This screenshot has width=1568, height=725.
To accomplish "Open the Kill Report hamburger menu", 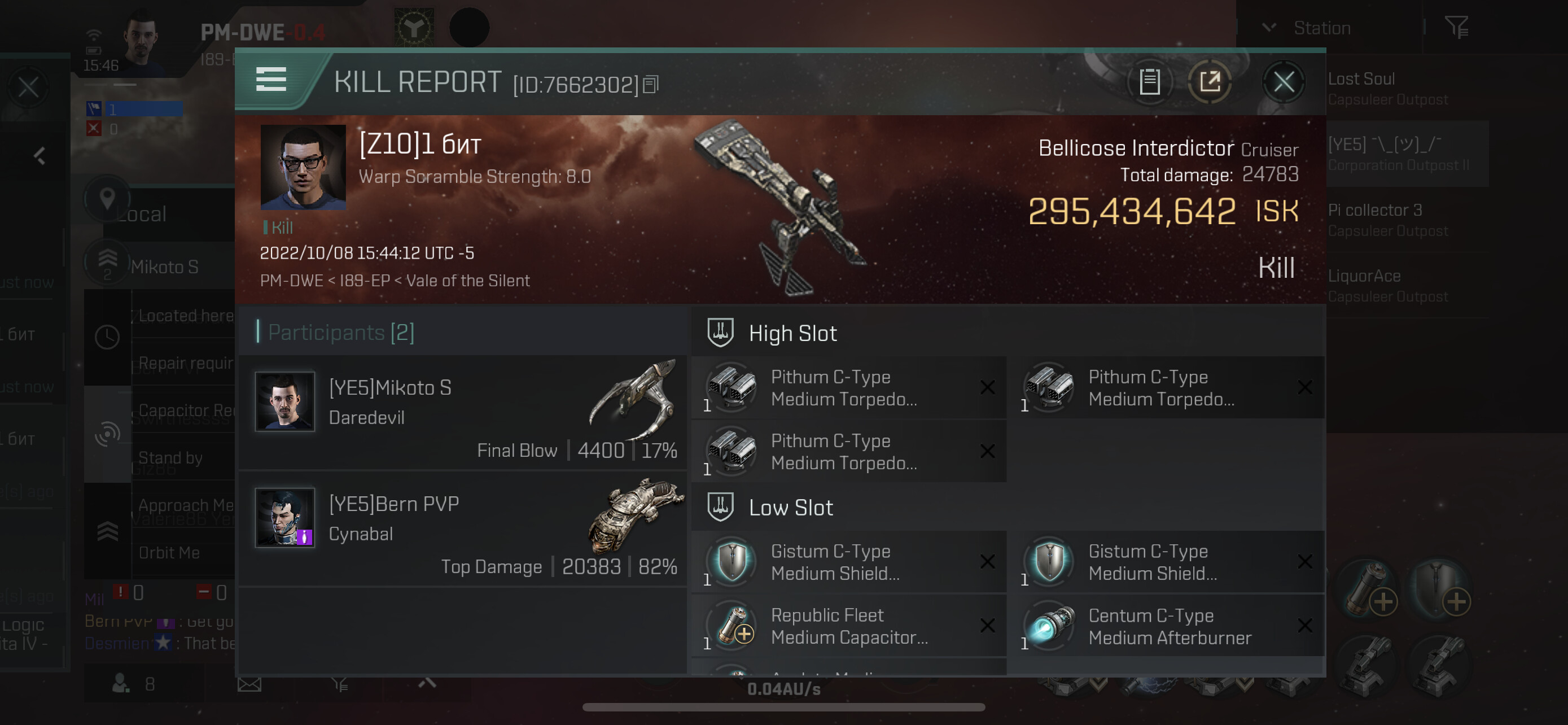I will [x=271, y=80].
